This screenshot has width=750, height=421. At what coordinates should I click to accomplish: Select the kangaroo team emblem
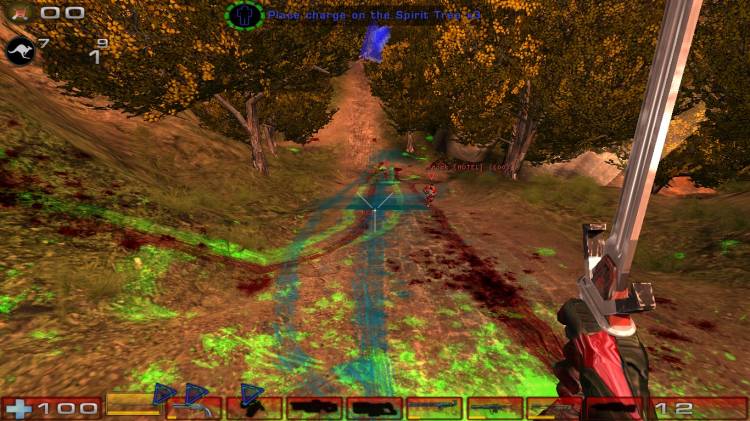20,49
